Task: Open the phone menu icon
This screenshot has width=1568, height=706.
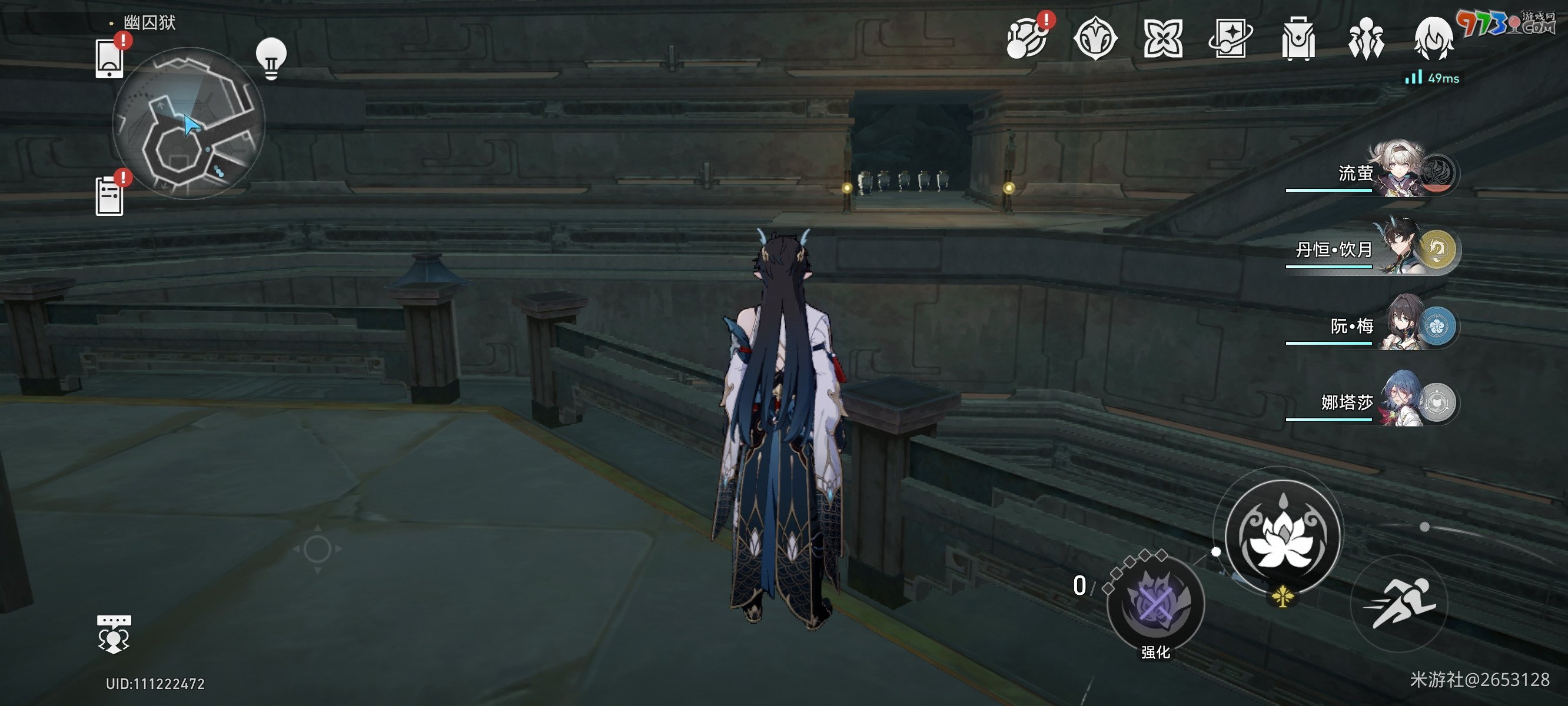Action: 110,58
